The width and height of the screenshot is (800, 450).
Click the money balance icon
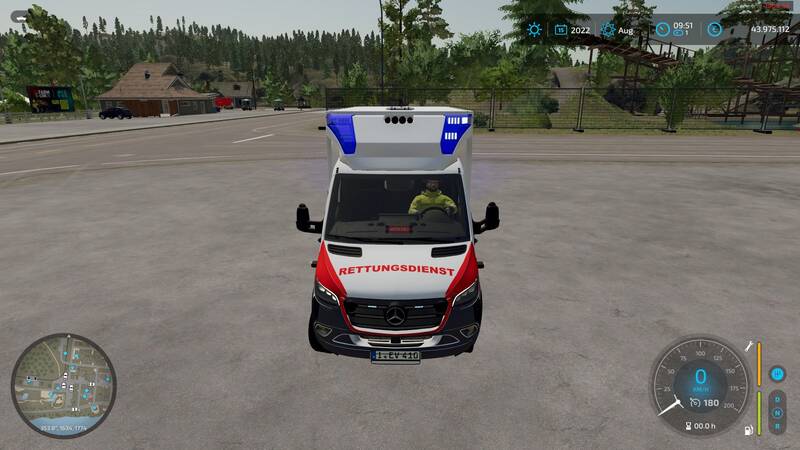click(714, 30)
